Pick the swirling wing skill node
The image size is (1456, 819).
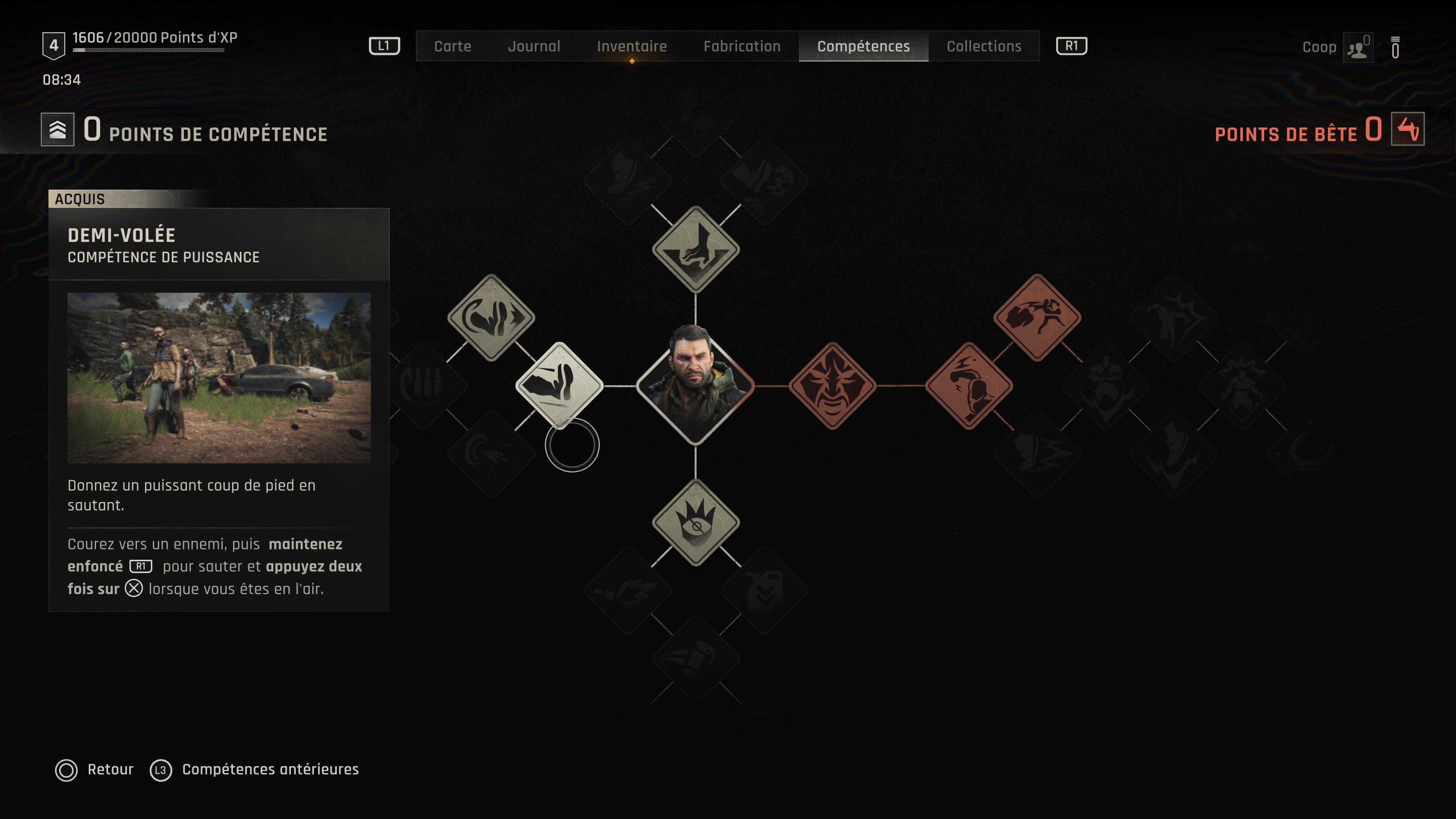point(491,317)
